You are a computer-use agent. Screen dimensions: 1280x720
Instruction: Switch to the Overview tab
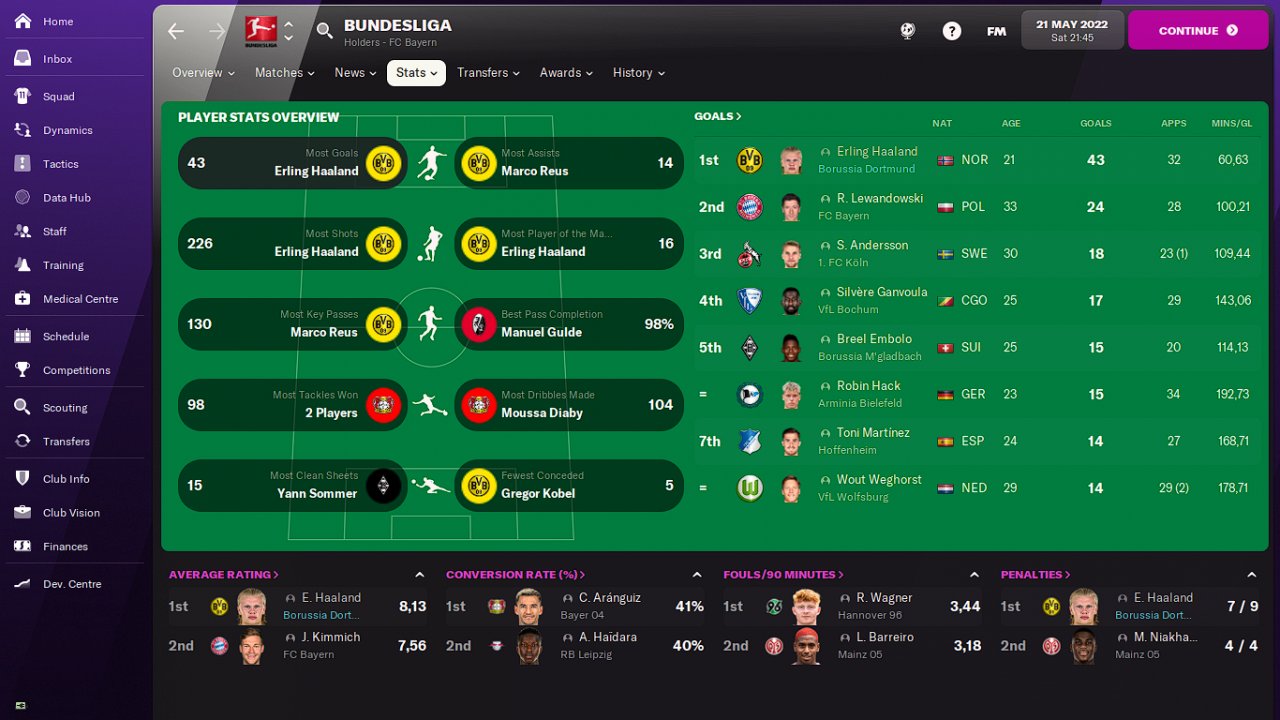click(x=203, y=73)
